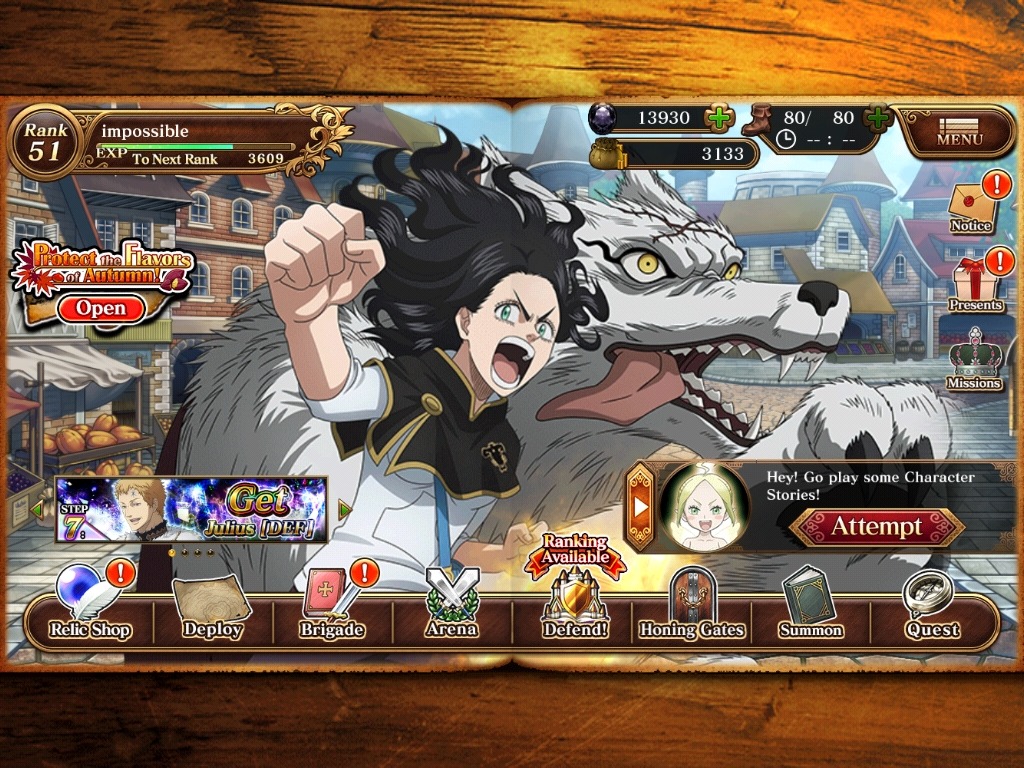
Task: Open the Protect the Flavors of Autumn event
Action: [x=101, y=308]
